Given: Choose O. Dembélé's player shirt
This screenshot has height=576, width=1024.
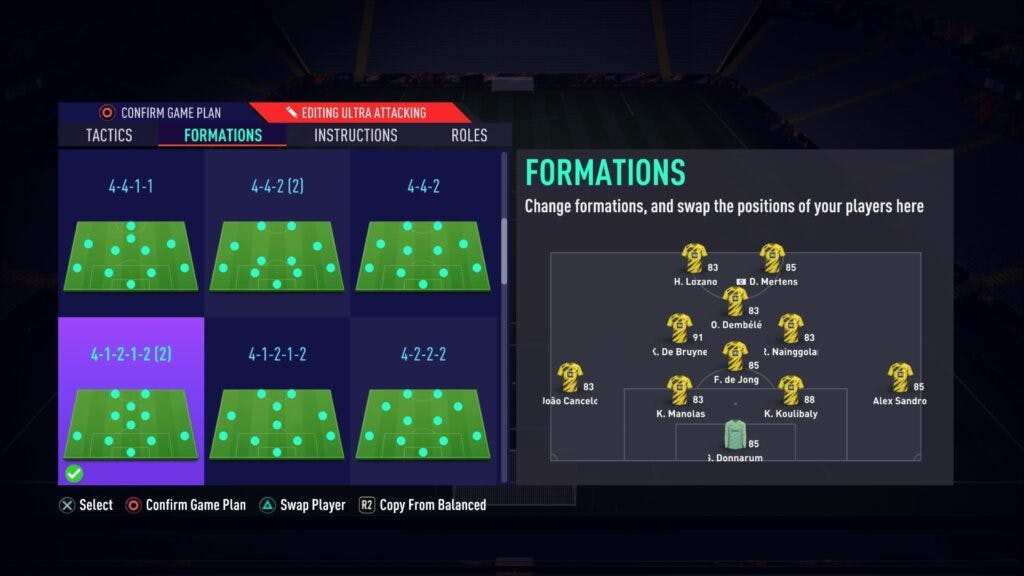Looking at the screenshot, I should pos(735,301).
